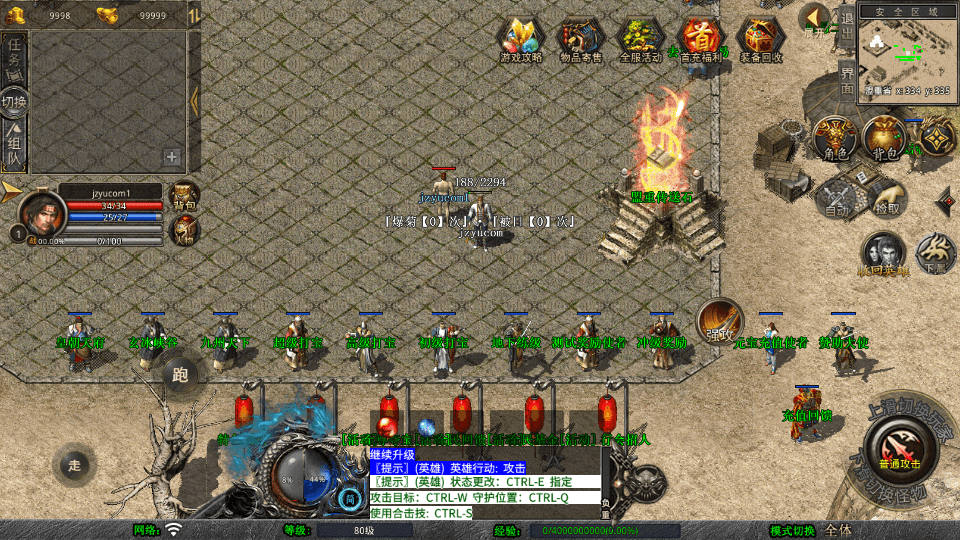This screenshot has width=960, height=540.
Task: Open the 角色 character button
Action: click(x=834, y=139)
